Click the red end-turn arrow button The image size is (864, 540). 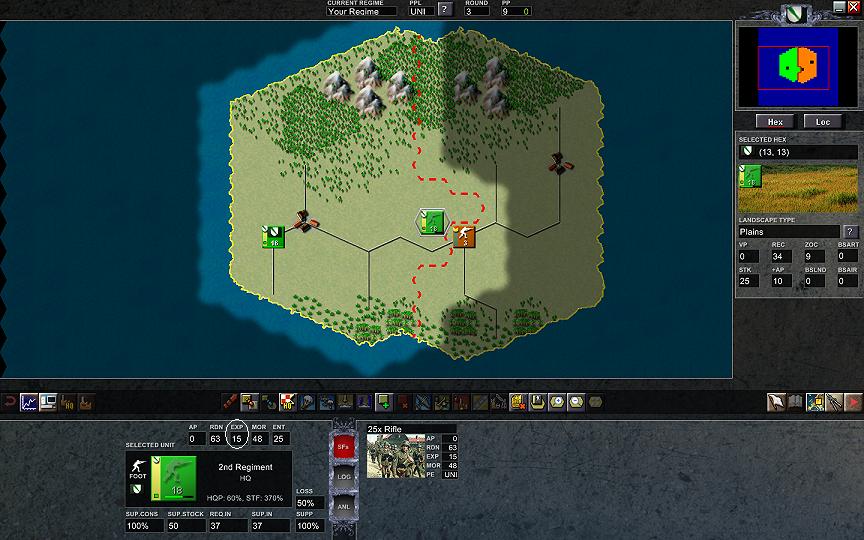[852, 402]
